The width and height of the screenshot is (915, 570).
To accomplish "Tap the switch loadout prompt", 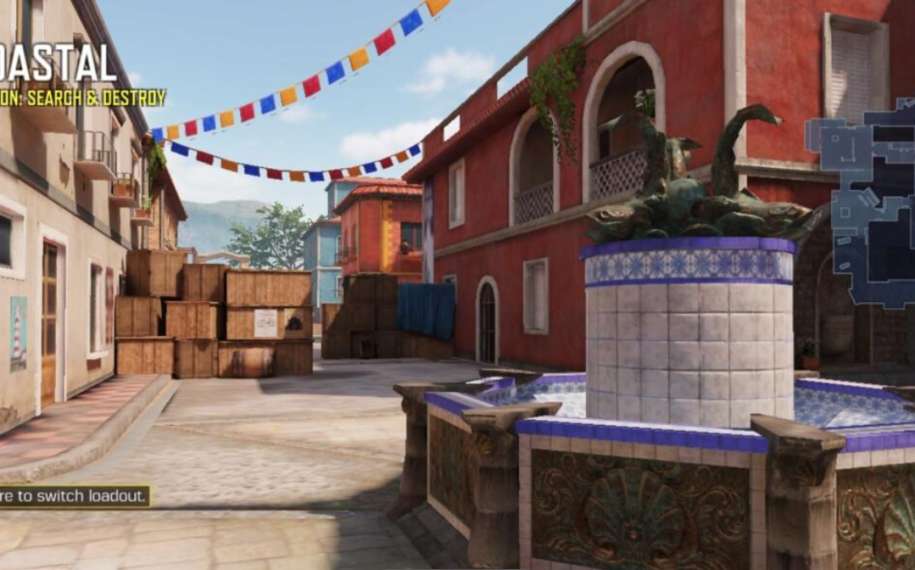I will [x=74, y=496].
